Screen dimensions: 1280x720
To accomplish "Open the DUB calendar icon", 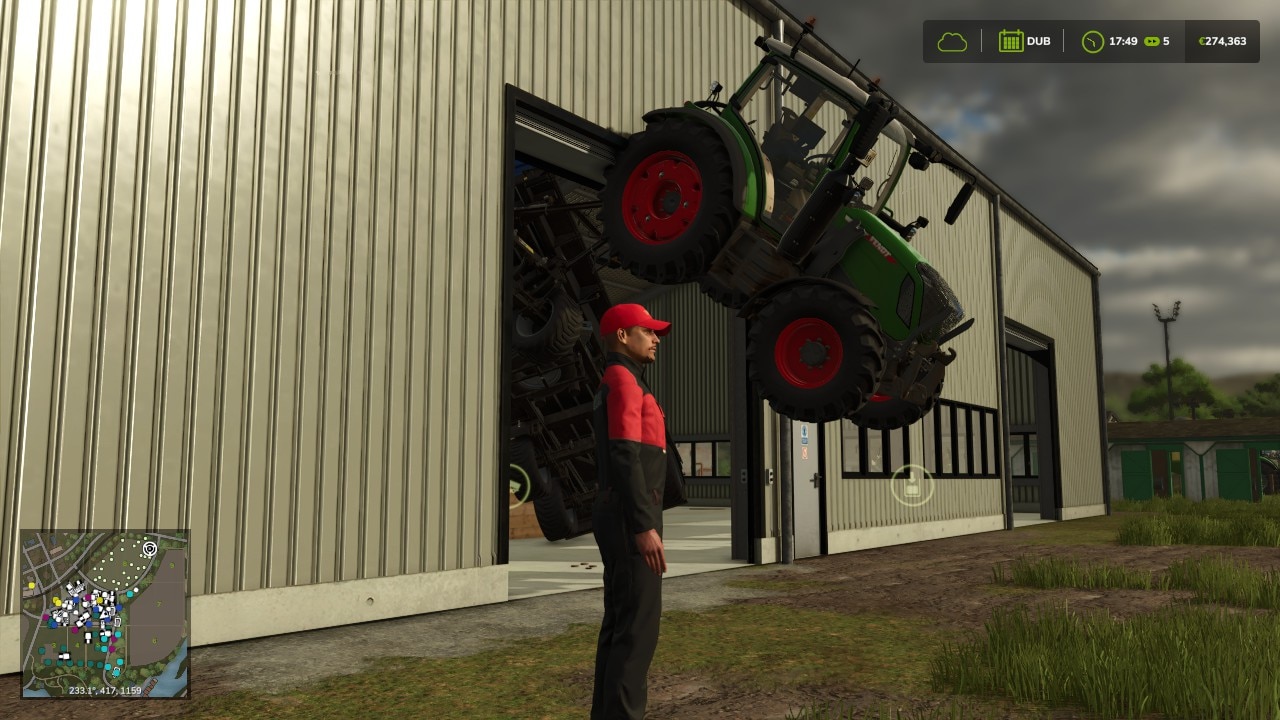I will 1014,41.
